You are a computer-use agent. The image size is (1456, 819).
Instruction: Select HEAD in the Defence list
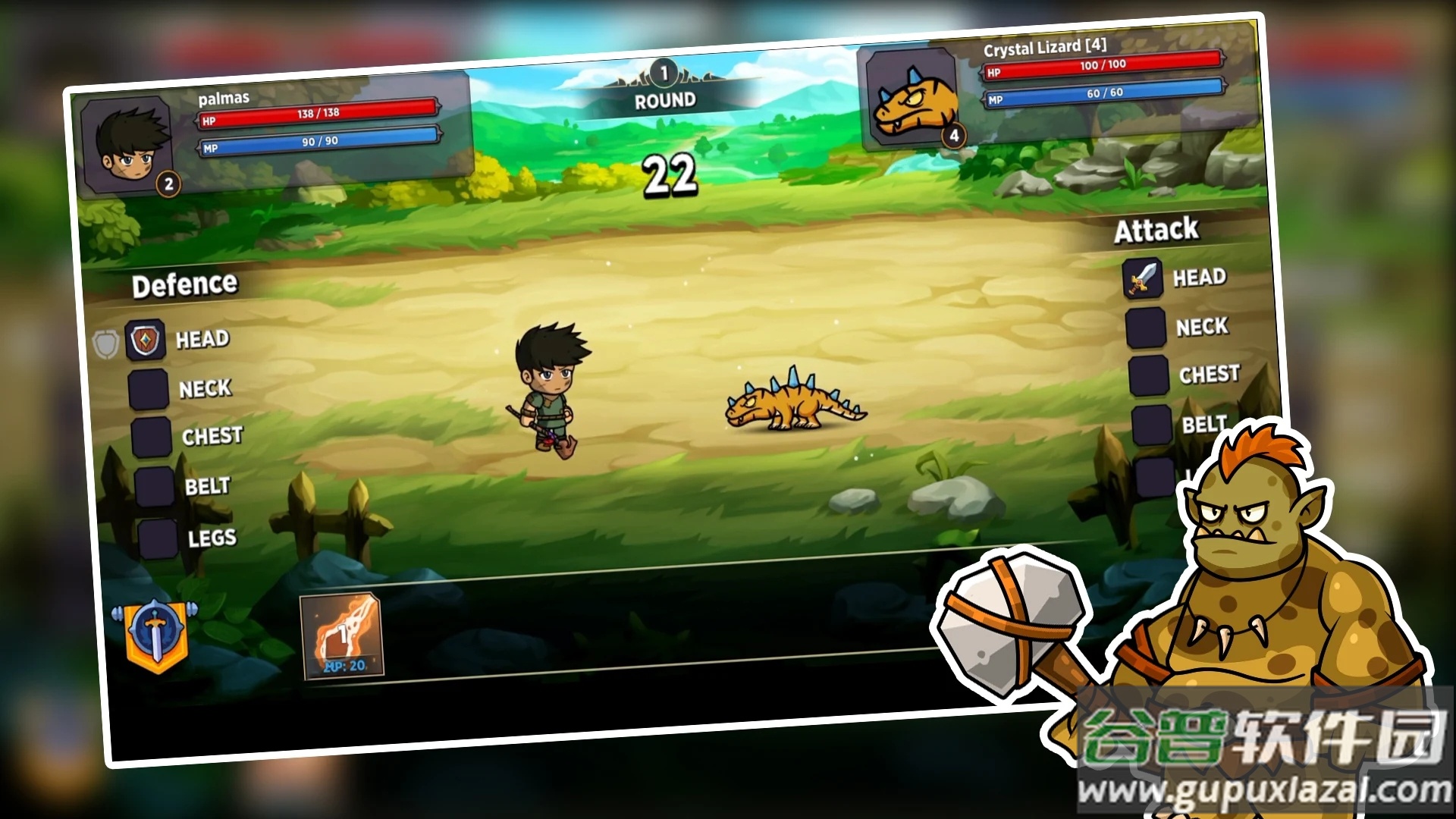coord(146,340)
